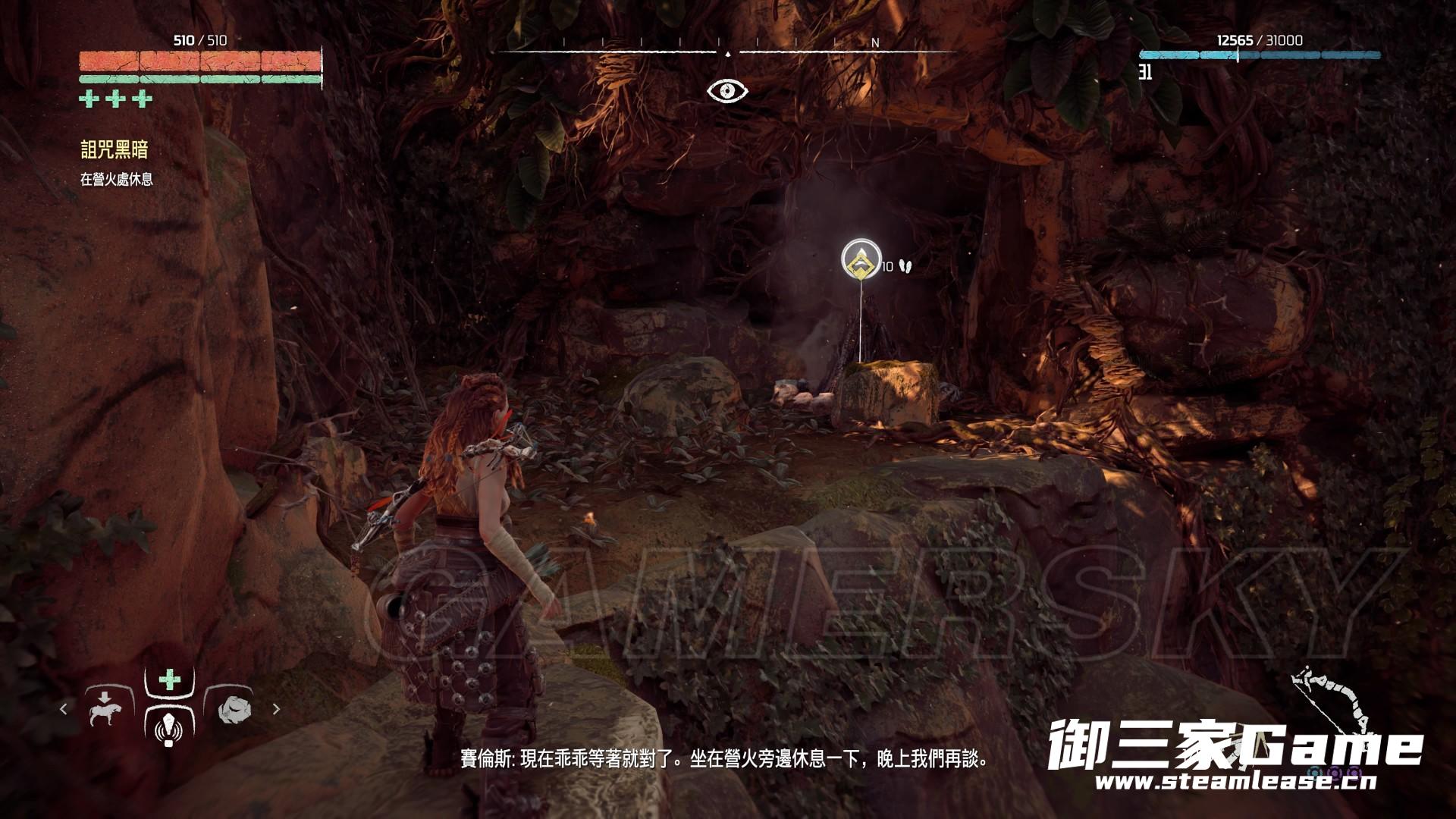Image resolution: width=1456 pixels, height=819 pixels.
Task: Click the campfire quest waypoint marker
Action: click(861, 259)
